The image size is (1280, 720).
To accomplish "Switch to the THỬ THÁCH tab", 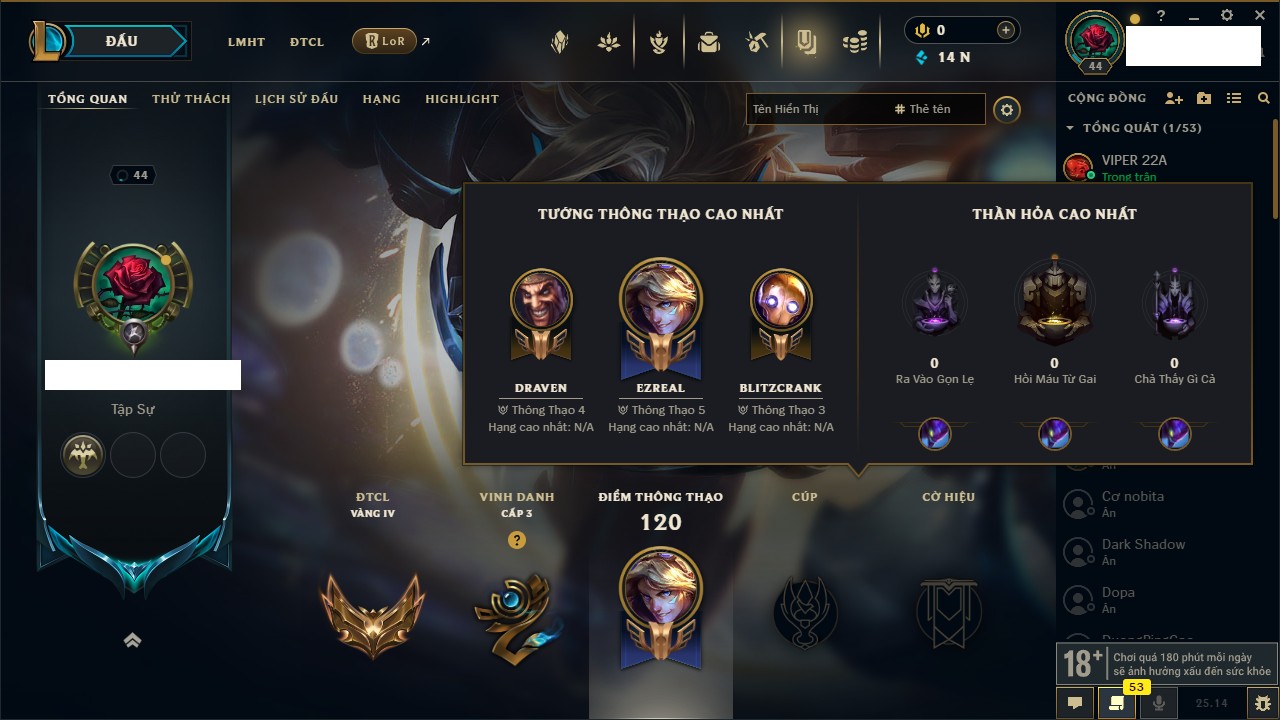I will point(191,99).
